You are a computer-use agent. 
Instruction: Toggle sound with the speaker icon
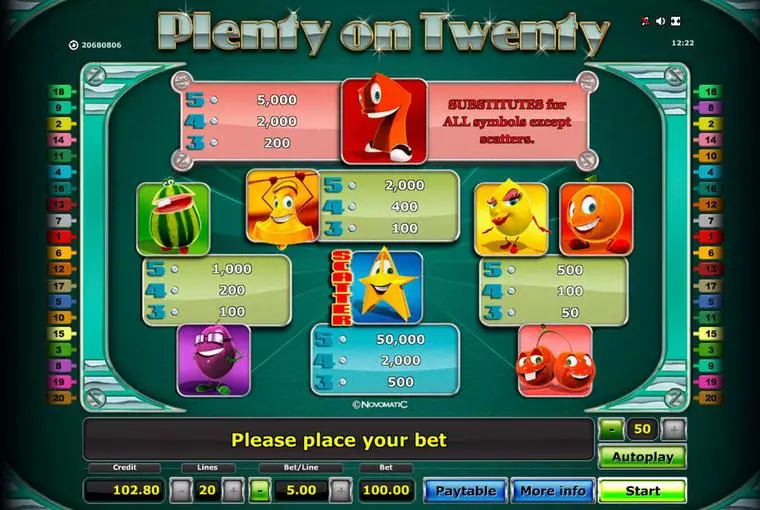[x=662, y=20]
